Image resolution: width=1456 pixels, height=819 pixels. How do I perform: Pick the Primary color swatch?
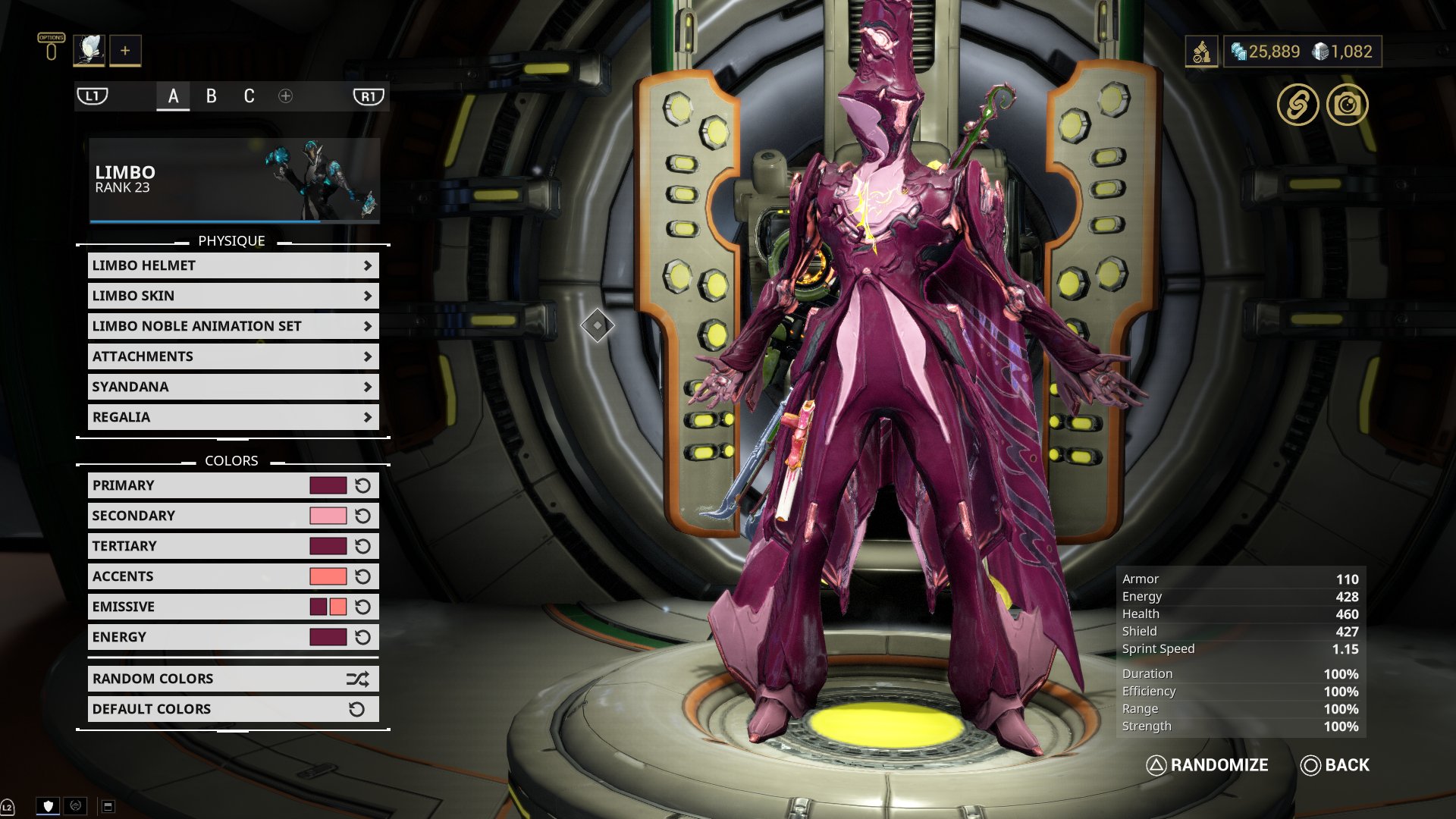point(328,485)
